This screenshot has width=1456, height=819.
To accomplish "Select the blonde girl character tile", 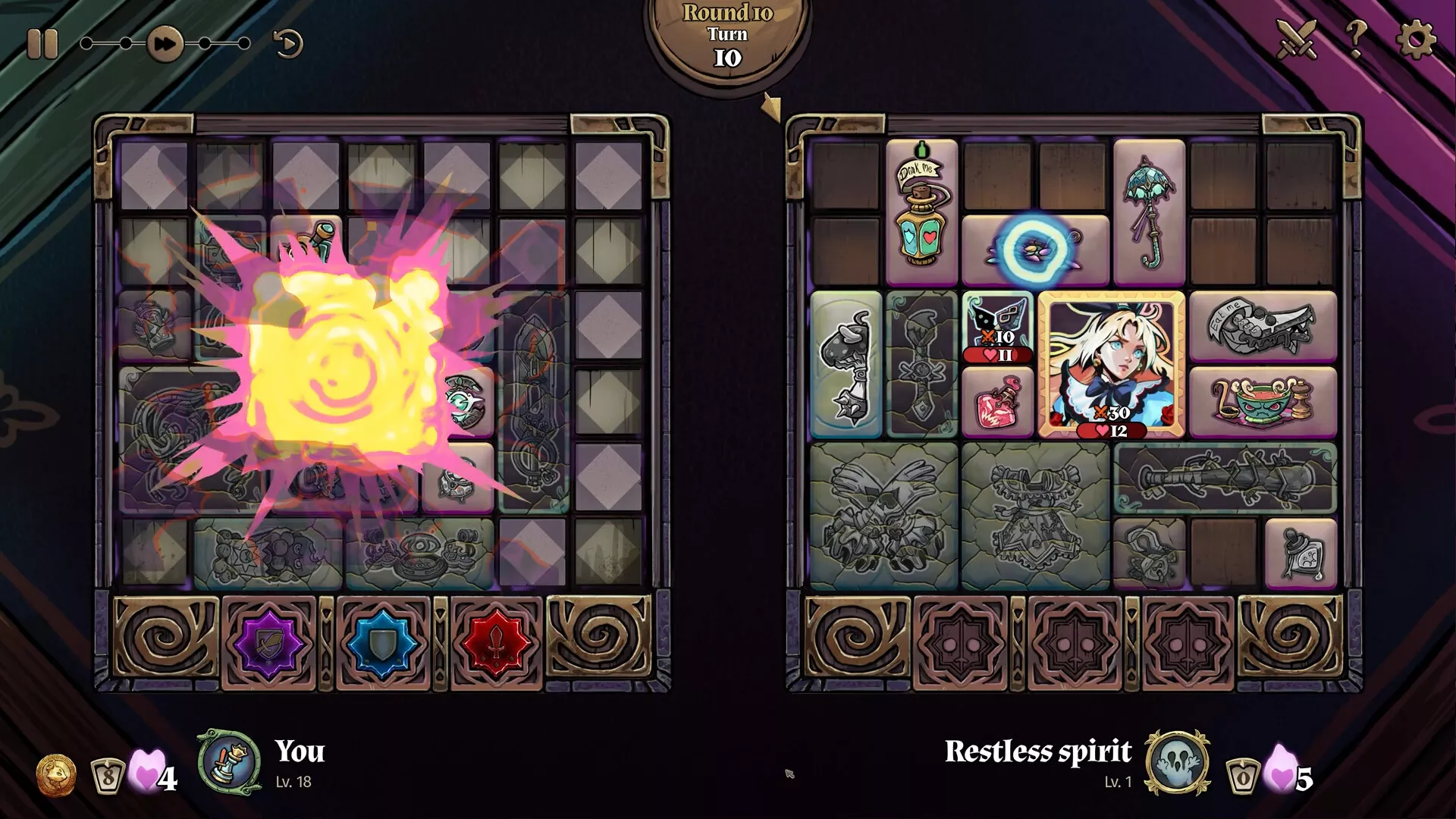I will click(x=1111, y=364).
